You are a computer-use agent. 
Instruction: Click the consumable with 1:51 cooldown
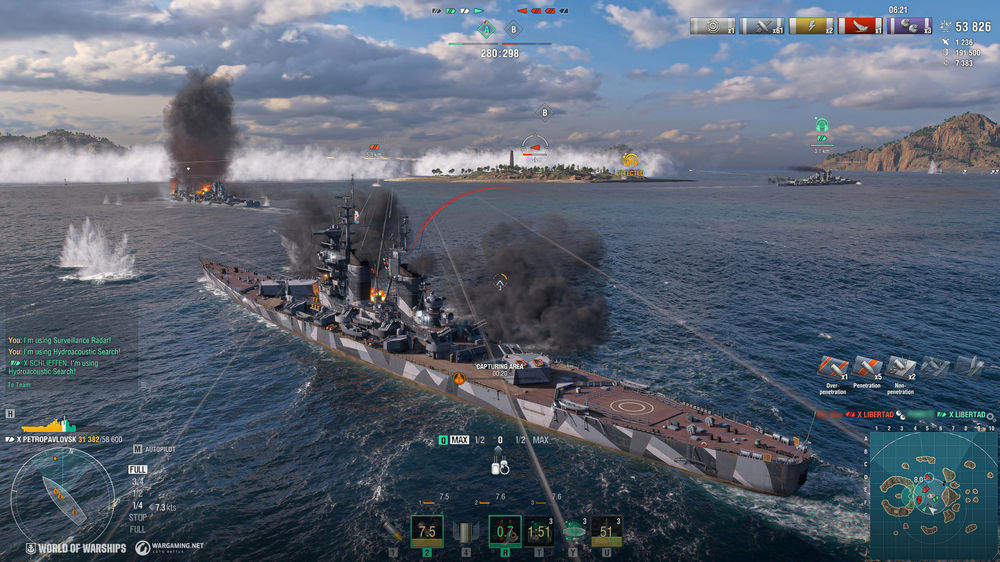tap(538, 531)
